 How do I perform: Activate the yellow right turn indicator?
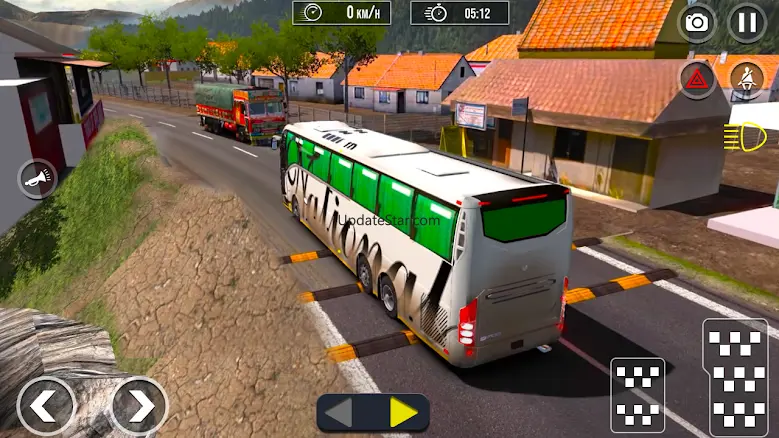click(x=403, y=412)
